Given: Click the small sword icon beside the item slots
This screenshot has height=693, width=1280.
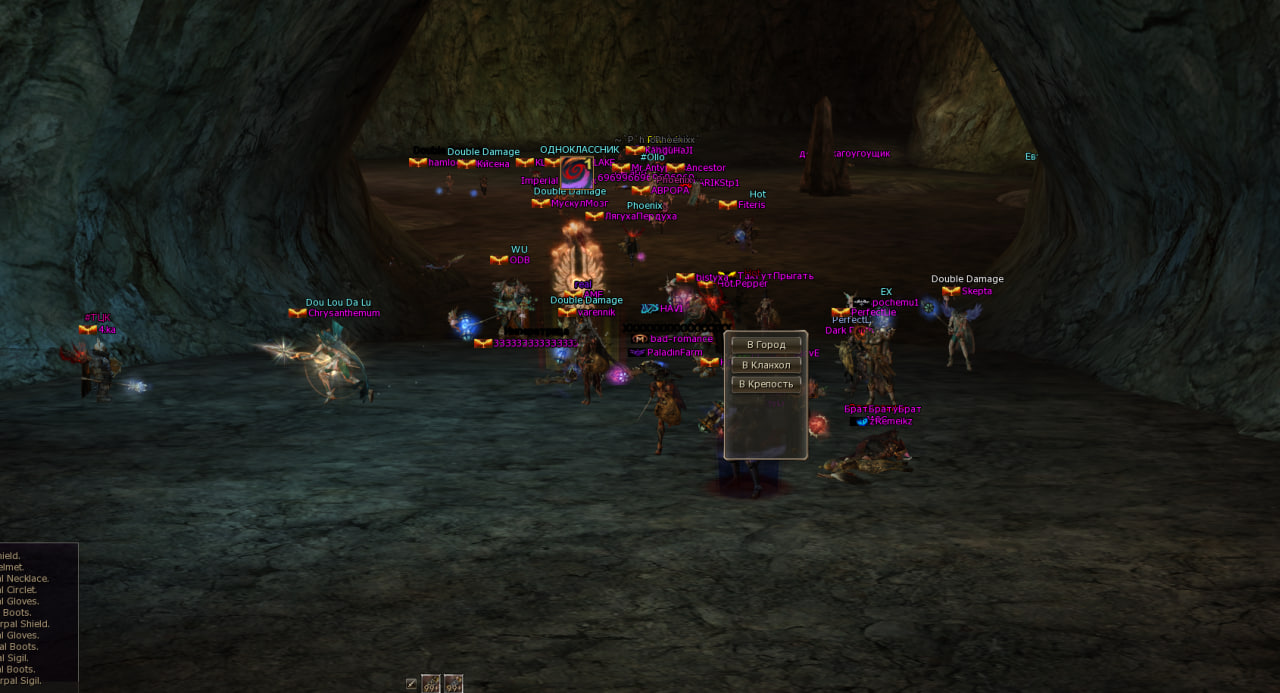Looking at the screenshot, I should [411, 684].
